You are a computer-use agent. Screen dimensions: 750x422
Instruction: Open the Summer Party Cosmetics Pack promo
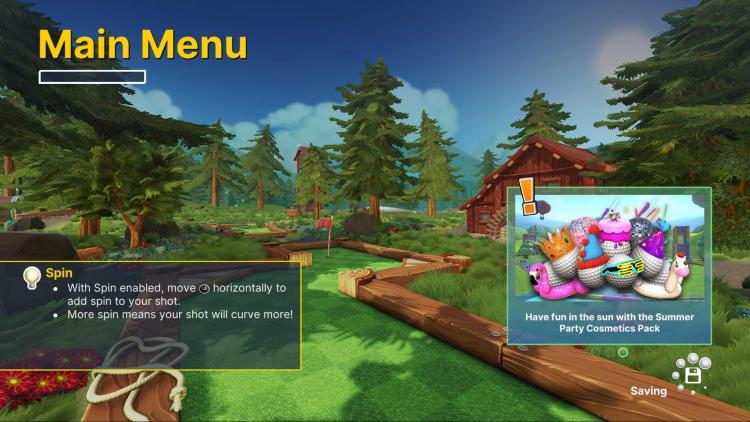pyautogui.click(x=609, y=264)
